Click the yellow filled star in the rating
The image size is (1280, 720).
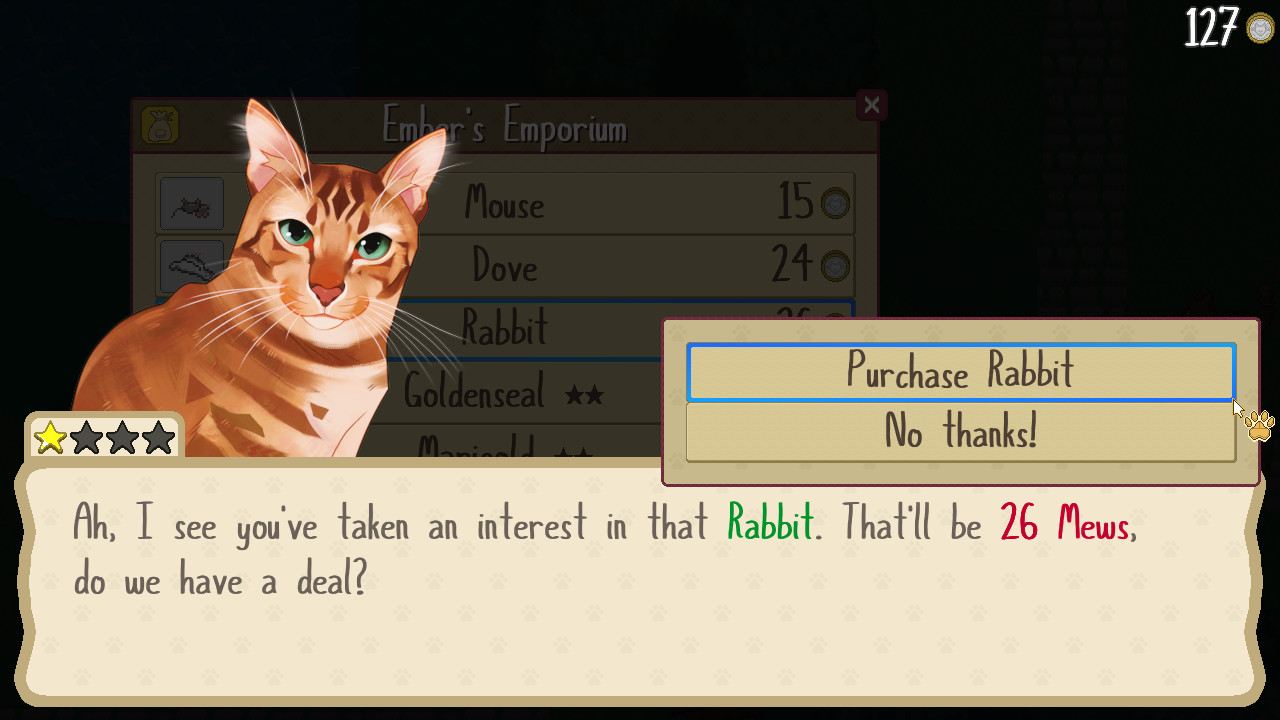[50, 437]
